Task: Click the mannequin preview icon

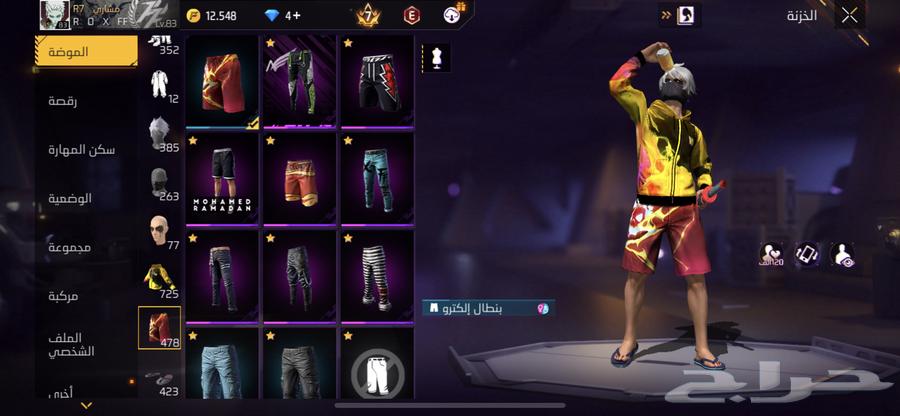Action: (x=437, y=57)
